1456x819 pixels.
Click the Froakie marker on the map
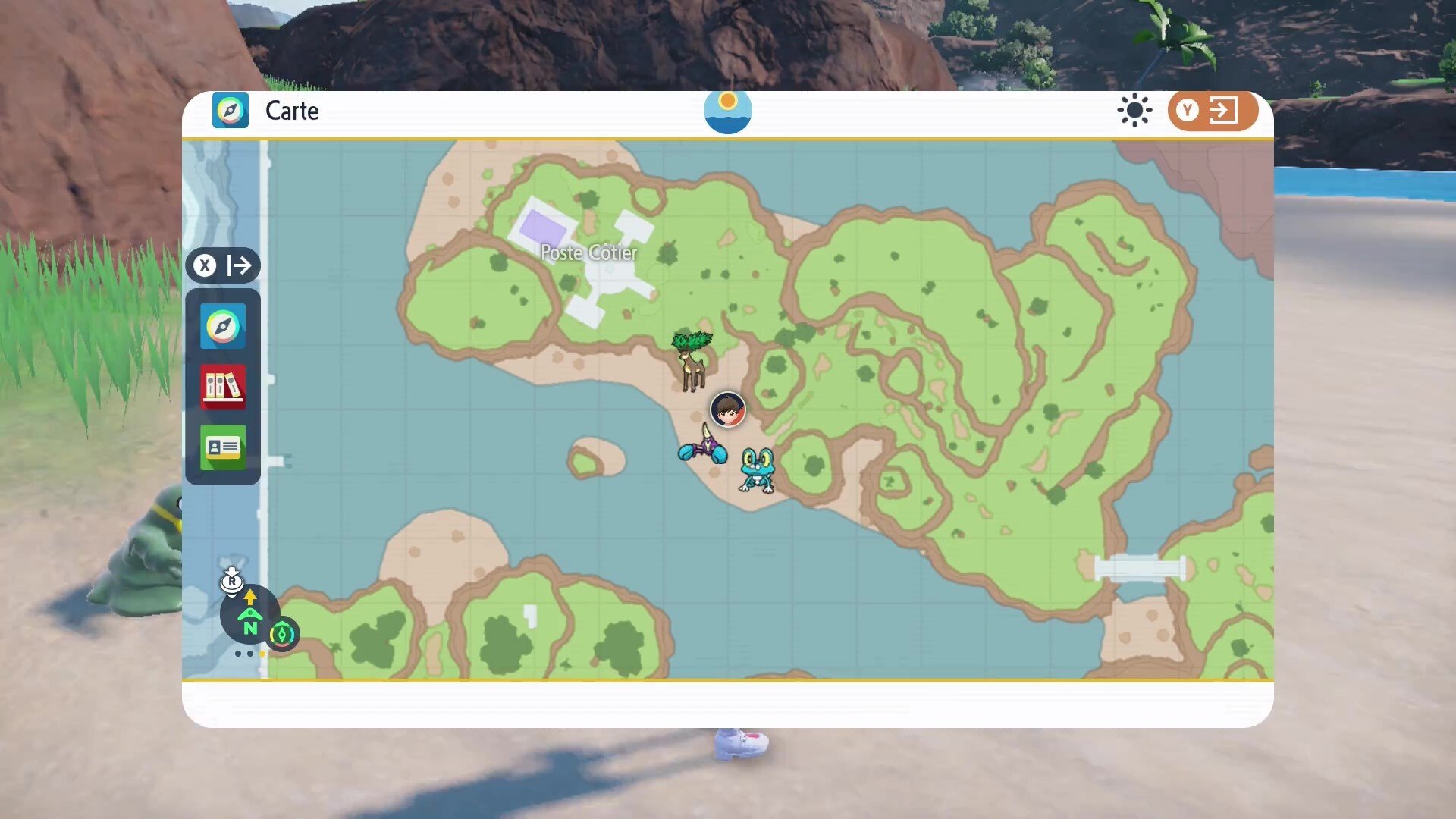click(x=755, y=470)
